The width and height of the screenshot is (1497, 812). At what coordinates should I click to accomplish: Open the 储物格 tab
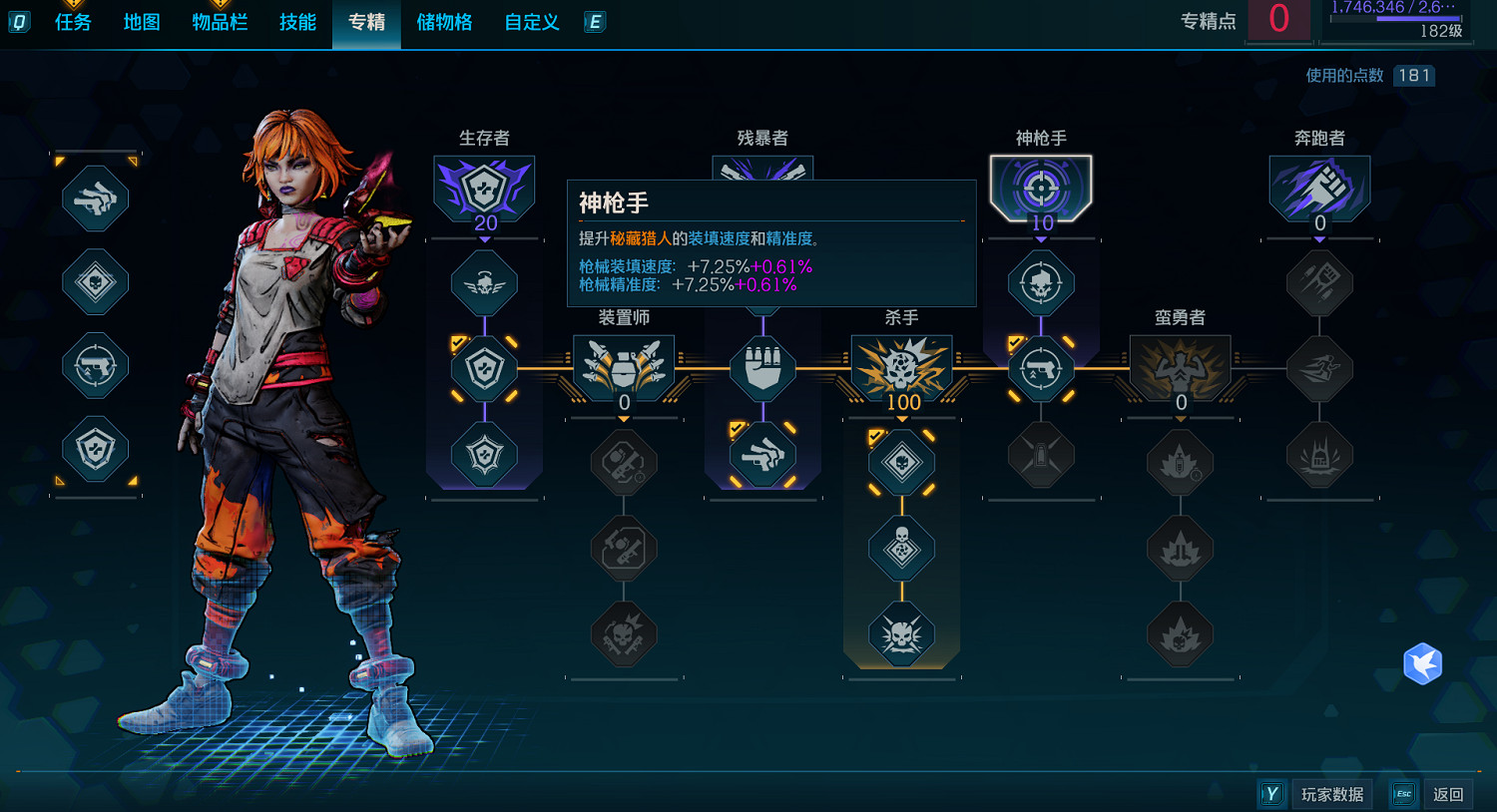click(x=444, y=22)
